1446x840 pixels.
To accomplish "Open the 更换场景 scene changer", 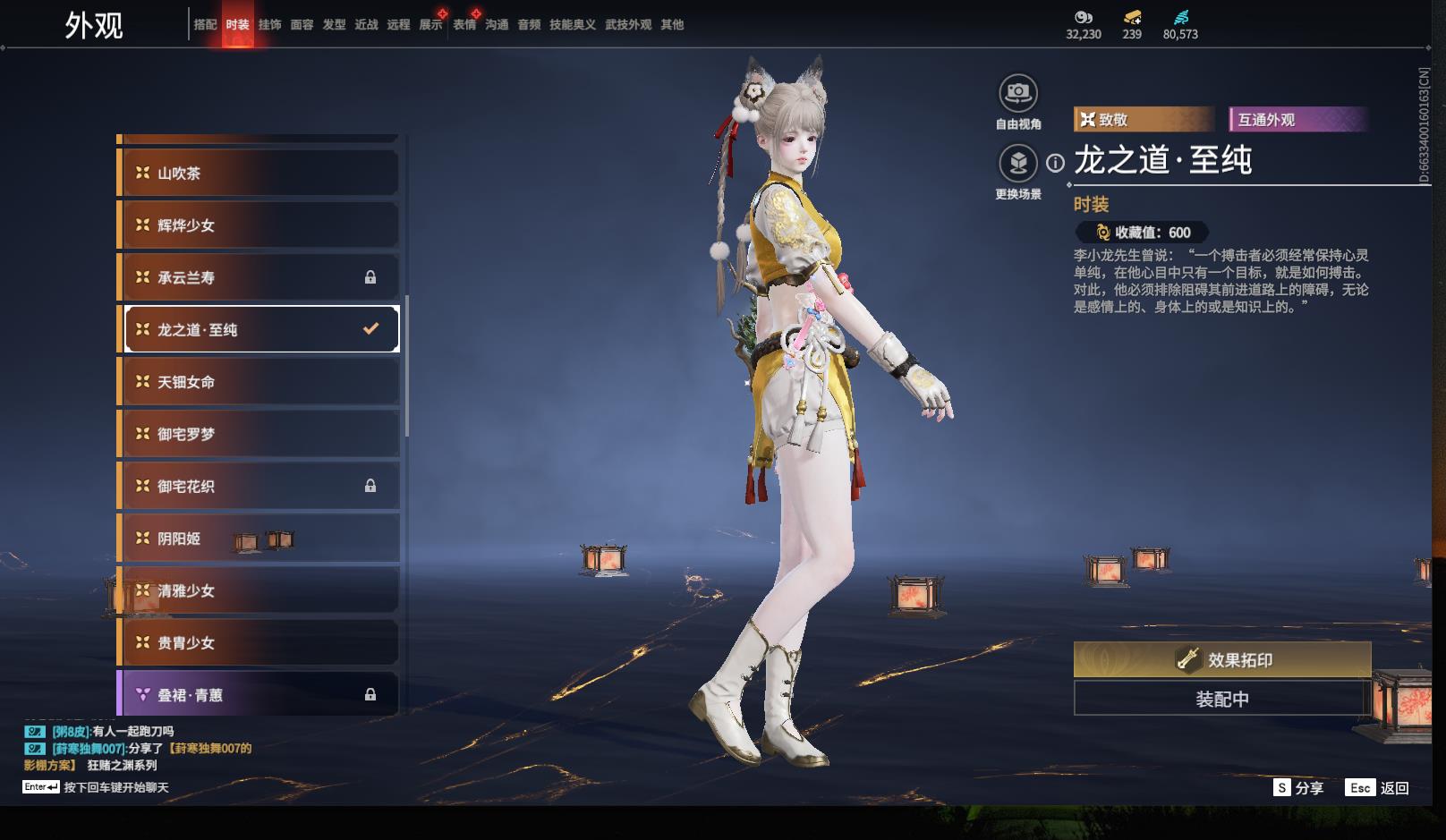I will click(1017, 164).
